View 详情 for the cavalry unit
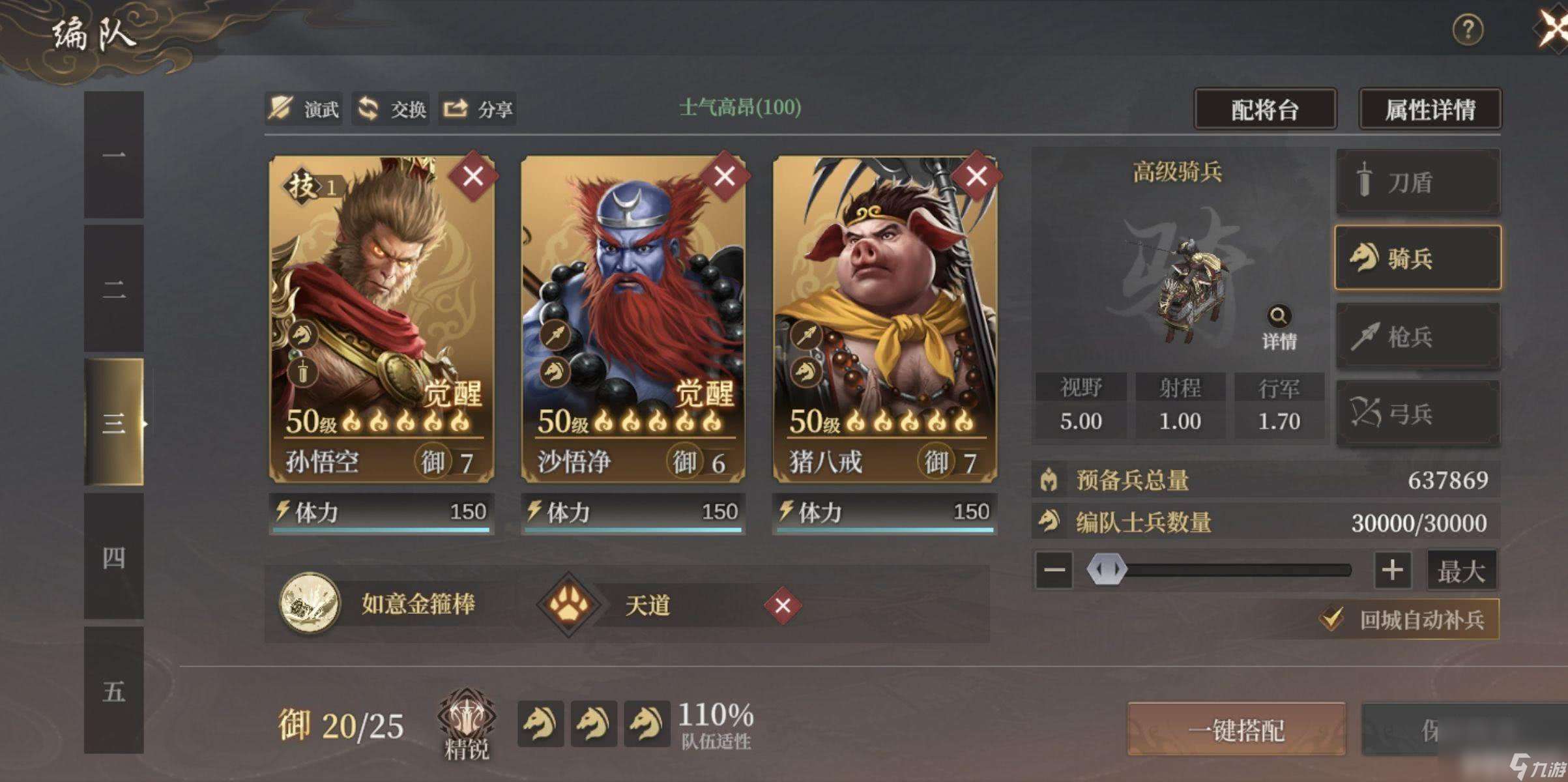The image size is (1568, 782). 1279,328
